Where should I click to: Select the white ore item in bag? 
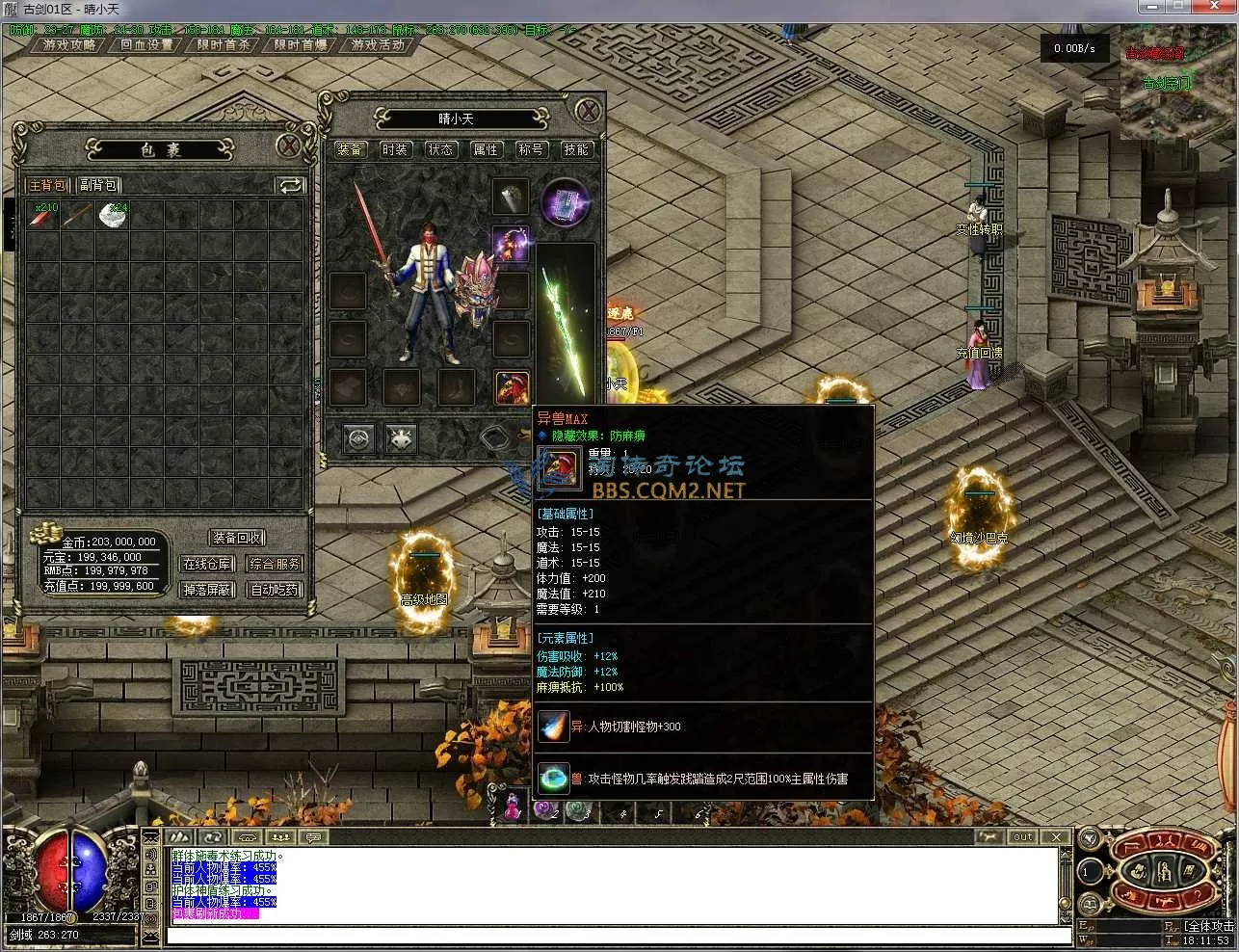click(112, 215)
